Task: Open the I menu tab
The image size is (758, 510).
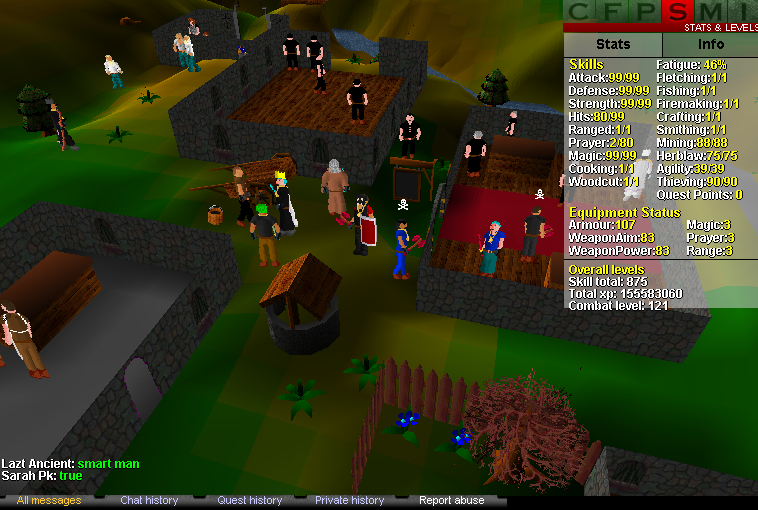Action: tap(744, 12)
